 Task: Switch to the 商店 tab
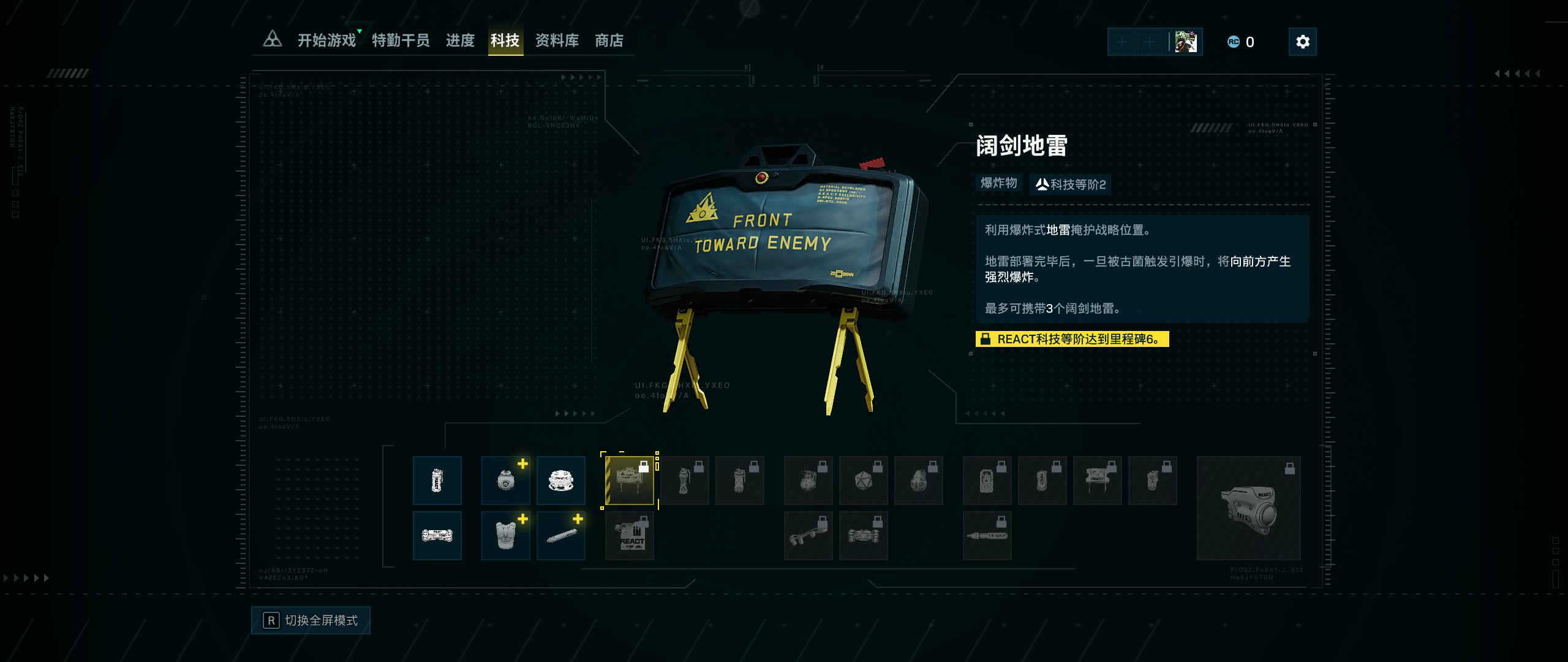[x=609, y=40]
